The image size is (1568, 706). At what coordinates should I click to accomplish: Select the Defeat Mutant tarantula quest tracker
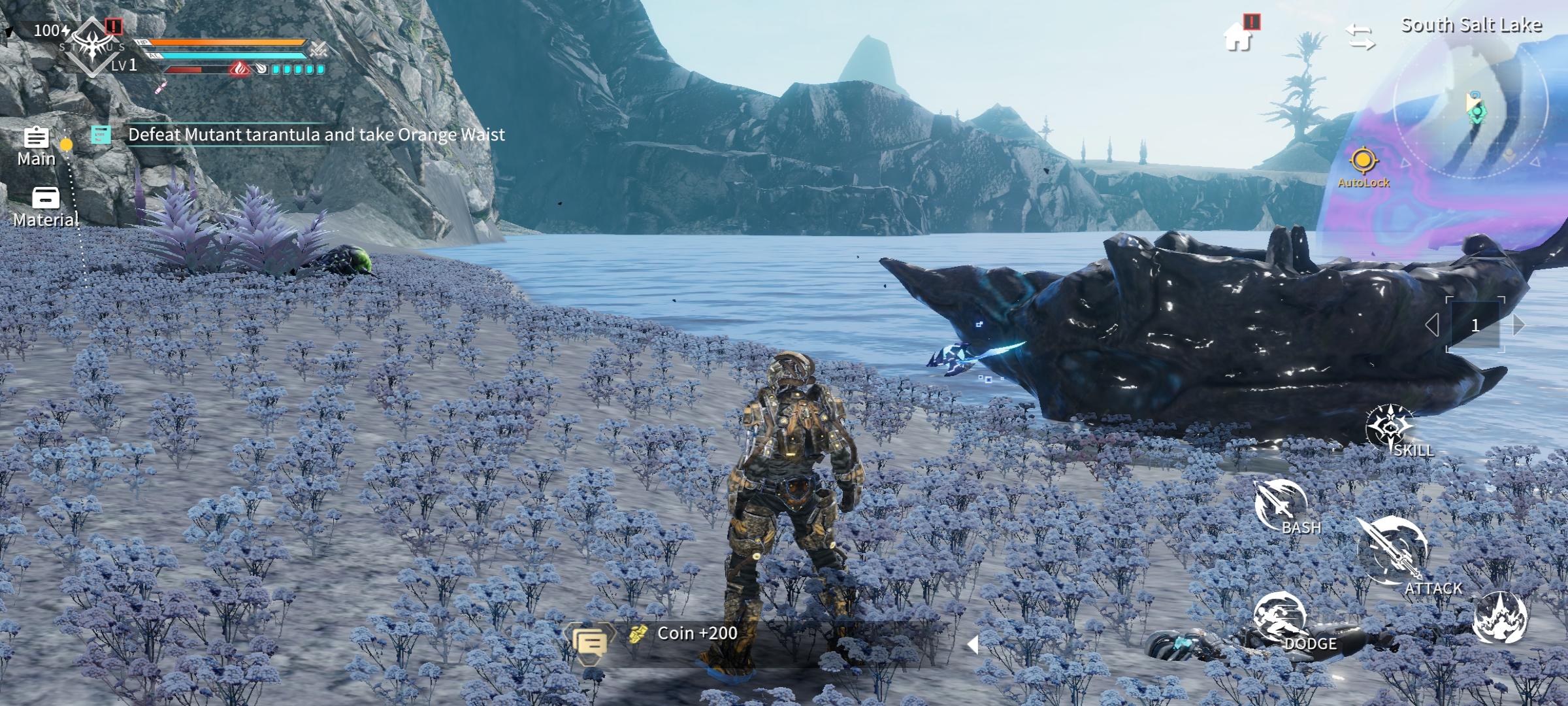click(x=316, y=135)
